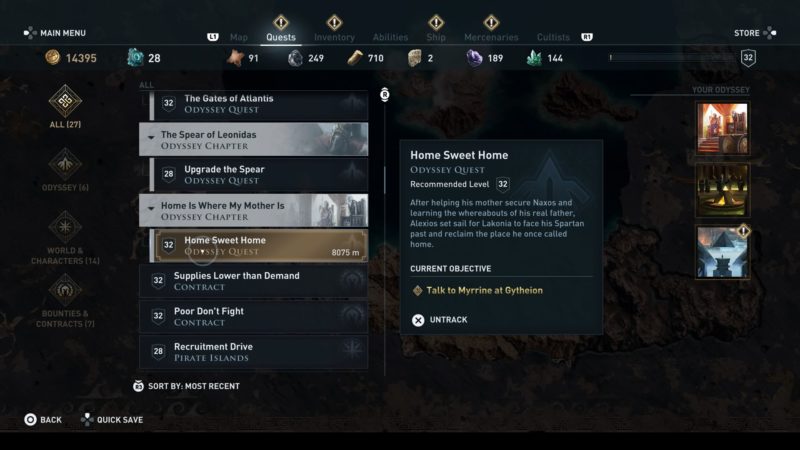This screenshot has height=450, width=800.
Task: Go to the Mercenaries tab
Action: (x=491, y=38)
